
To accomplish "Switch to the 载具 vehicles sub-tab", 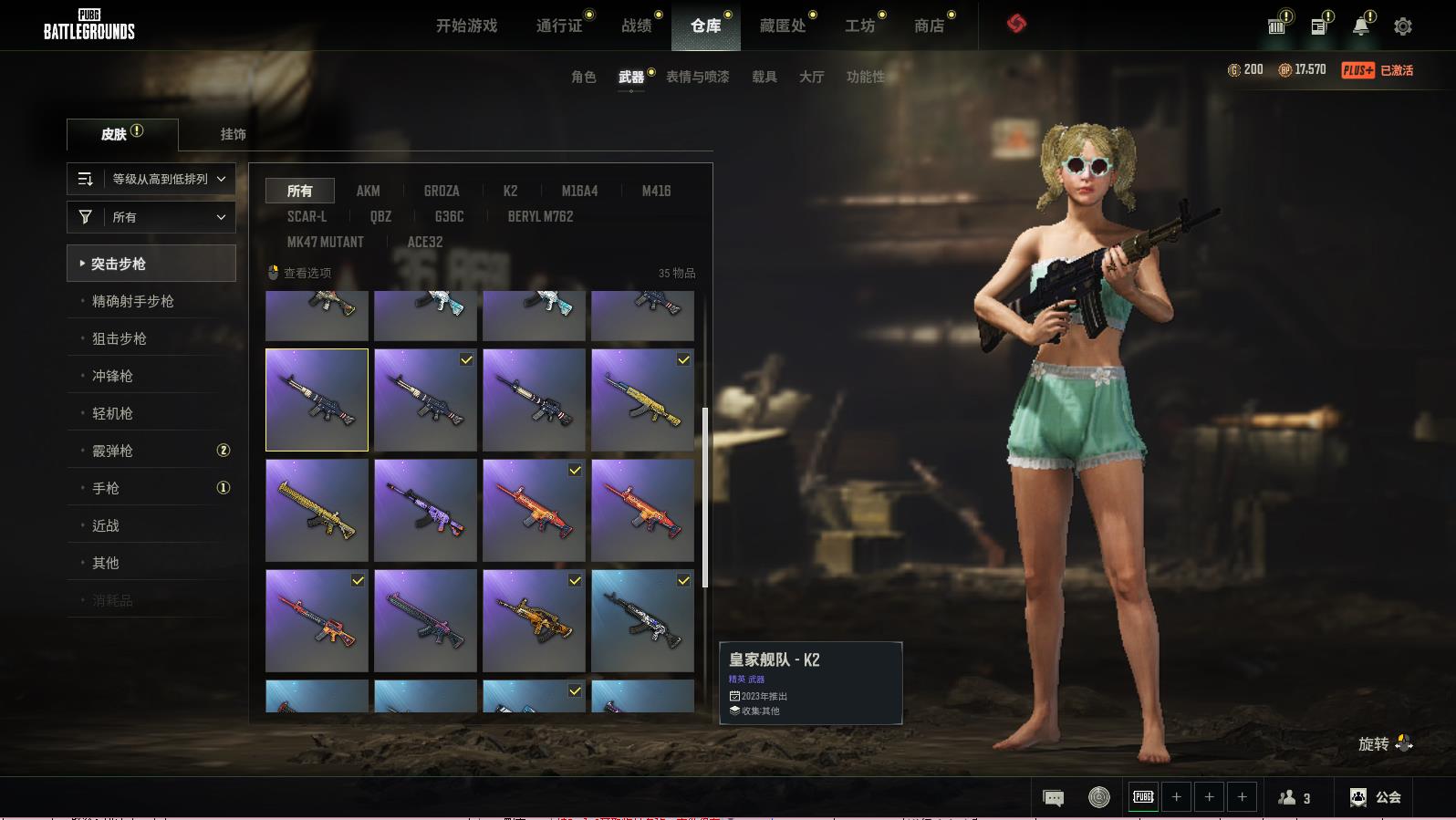I will (x=764, y=77).
